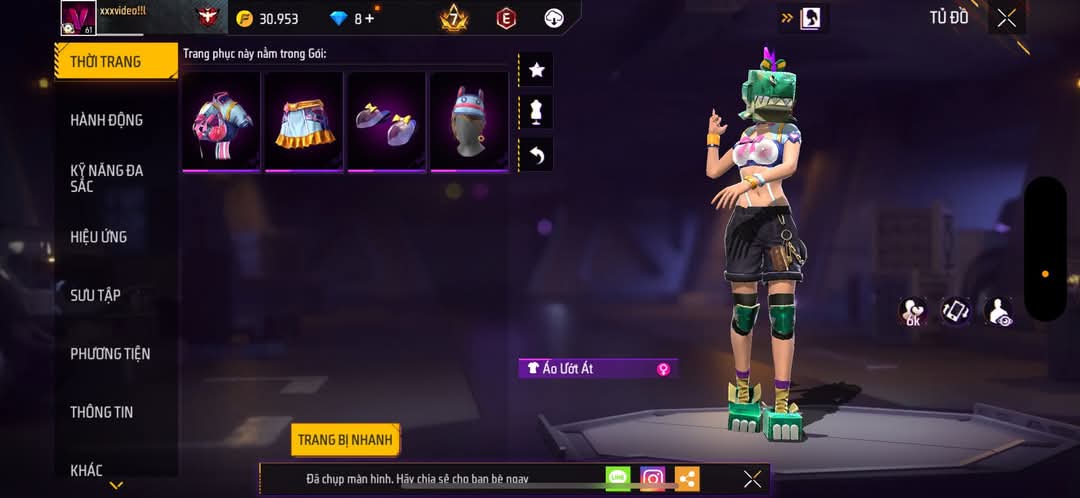Share the screenshot to Instagram
This screenshot has height=498, width=1080.
[653, 479]
